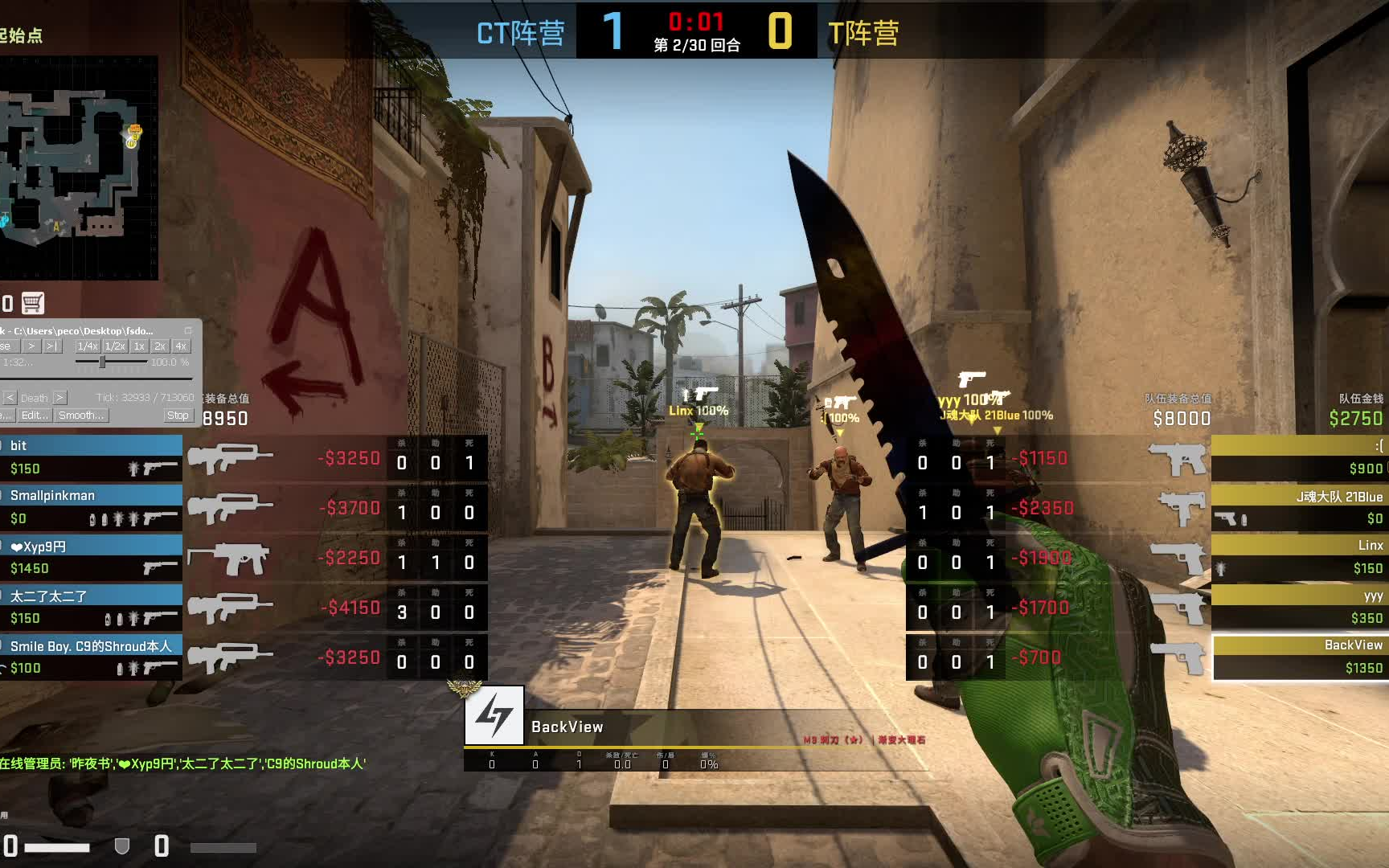Screen dimensions: 1389x868
Task: Click the playback speed slider at 100%
Action: 102,362
